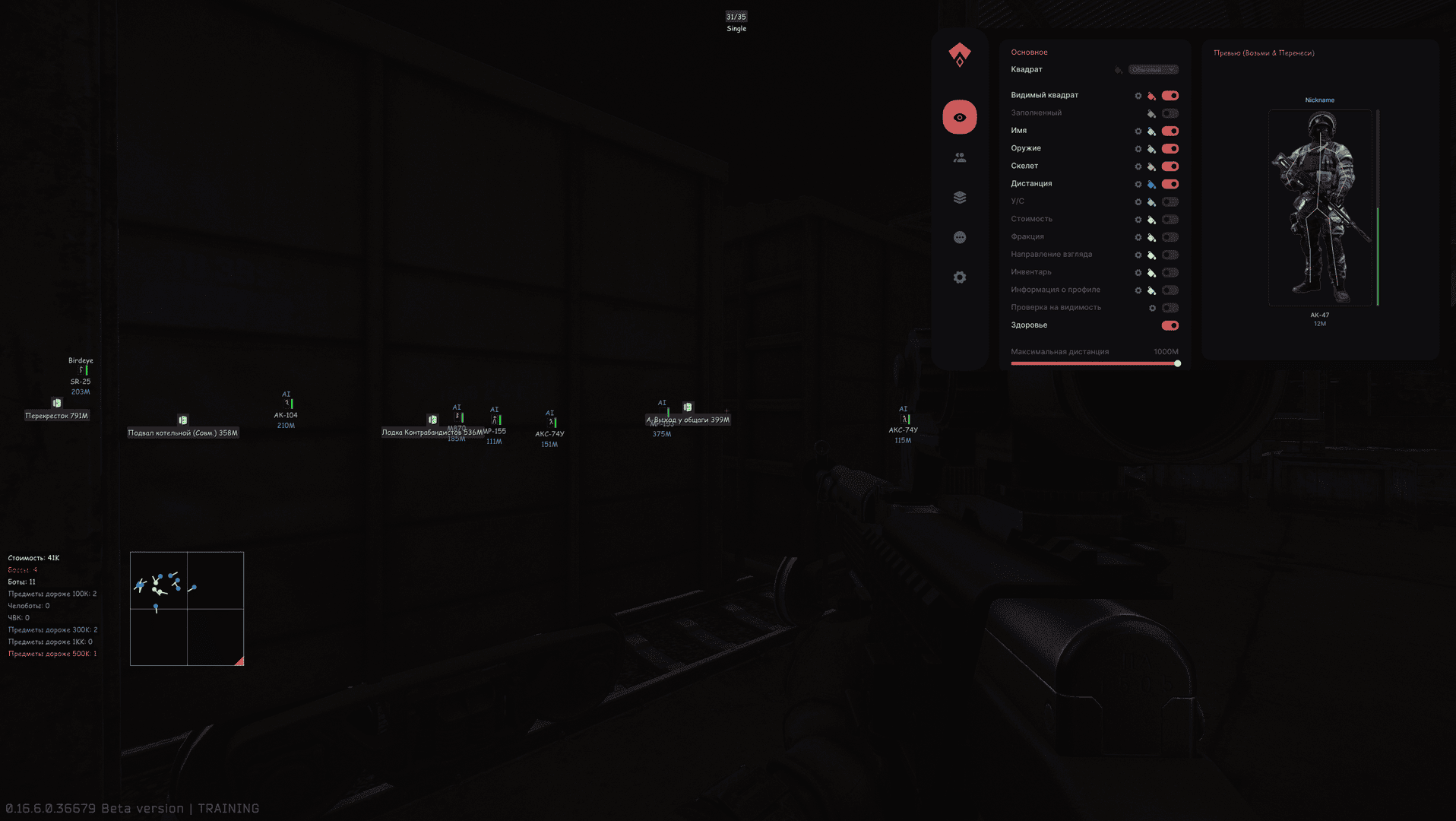The width and height of the screenshot is (1456, 821).
Task: Disable the Видимый квадрат toggle
Action: click(1170, 96)
